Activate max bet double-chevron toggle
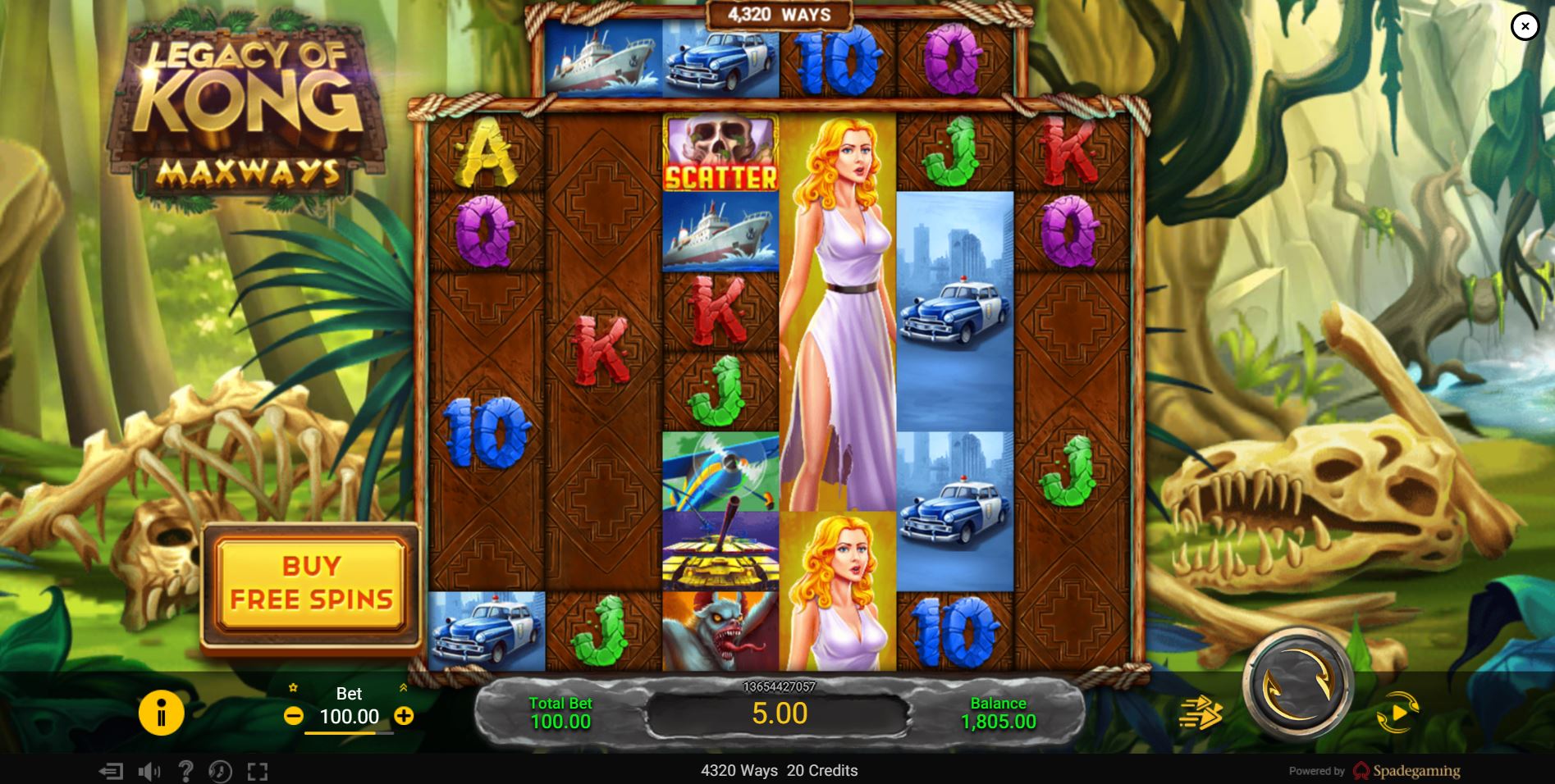 tap(404, 687)
